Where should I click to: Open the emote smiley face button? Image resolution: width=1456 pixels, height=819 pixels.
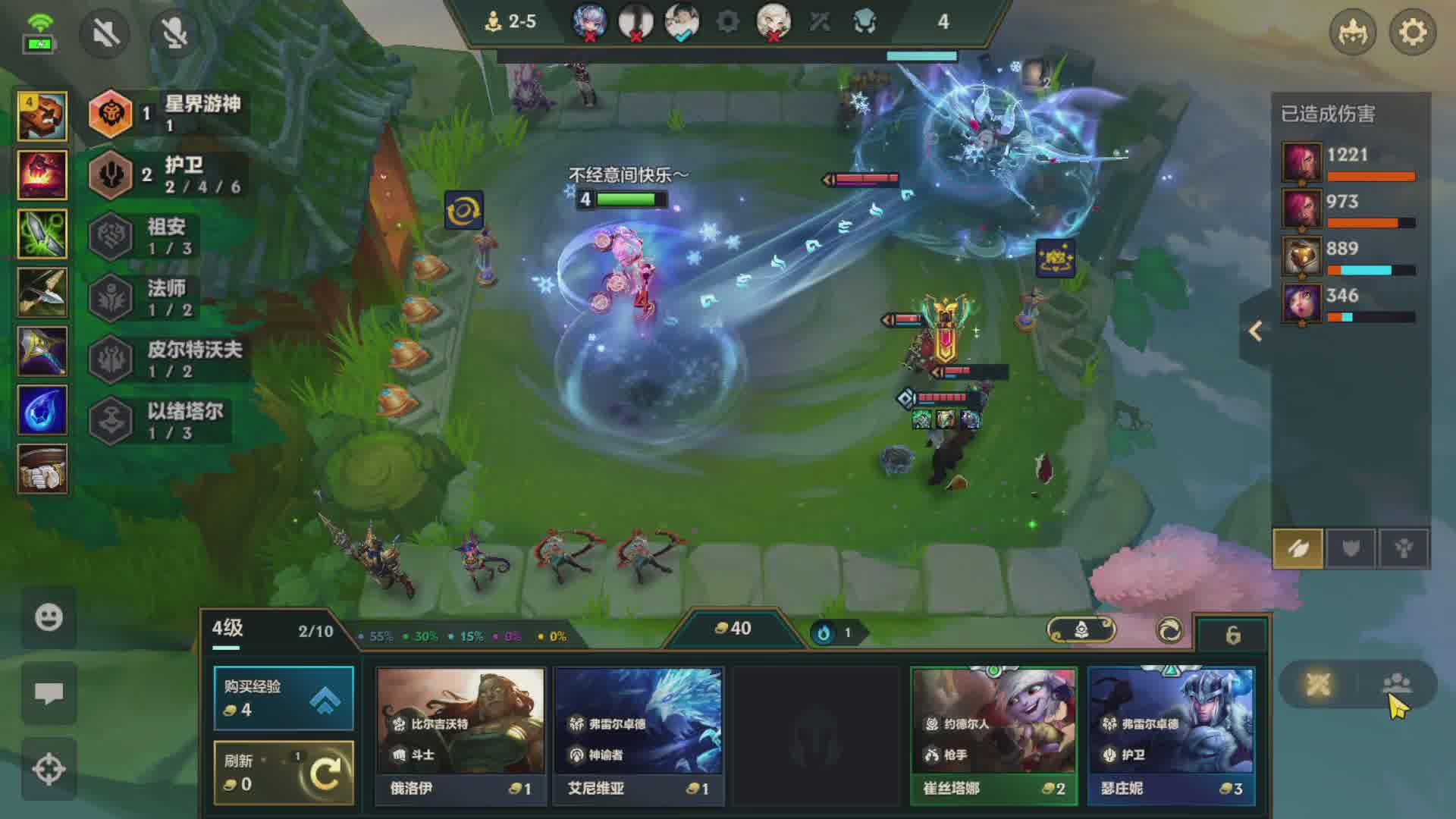coord(49,617)
